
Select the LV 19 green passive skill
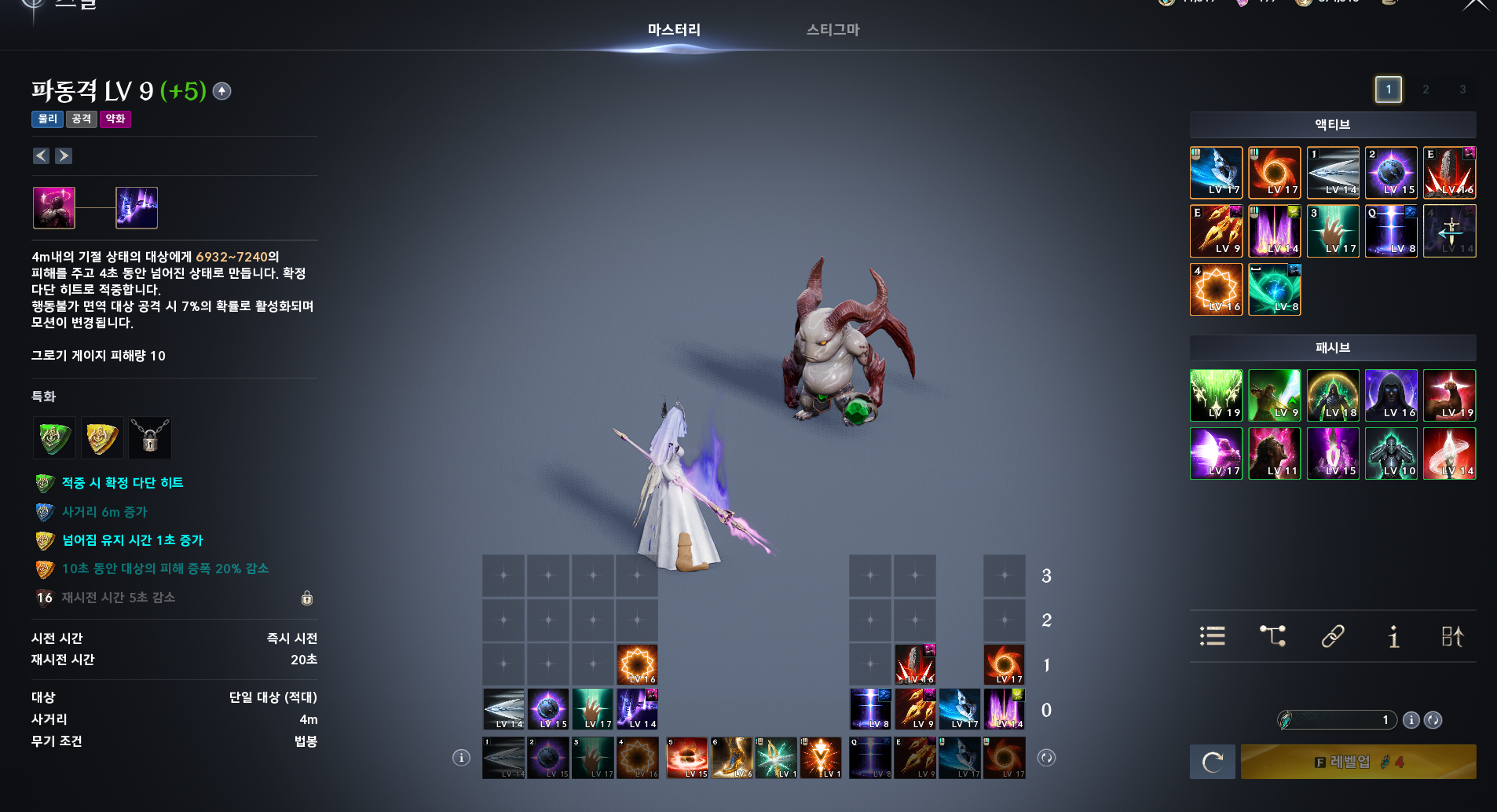(x=1216, y=396)
